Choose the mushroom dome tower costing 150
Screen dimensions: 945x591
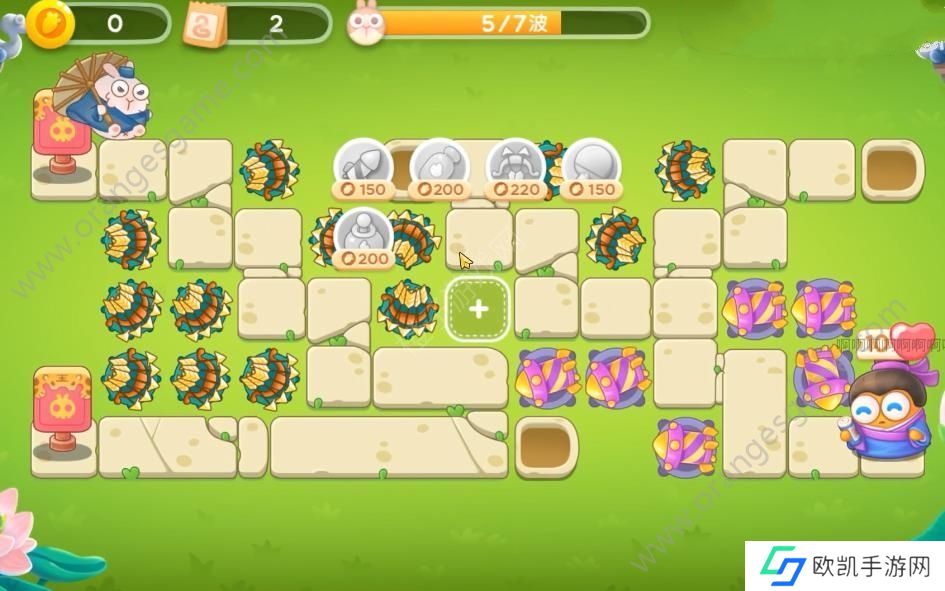point(590,165)
